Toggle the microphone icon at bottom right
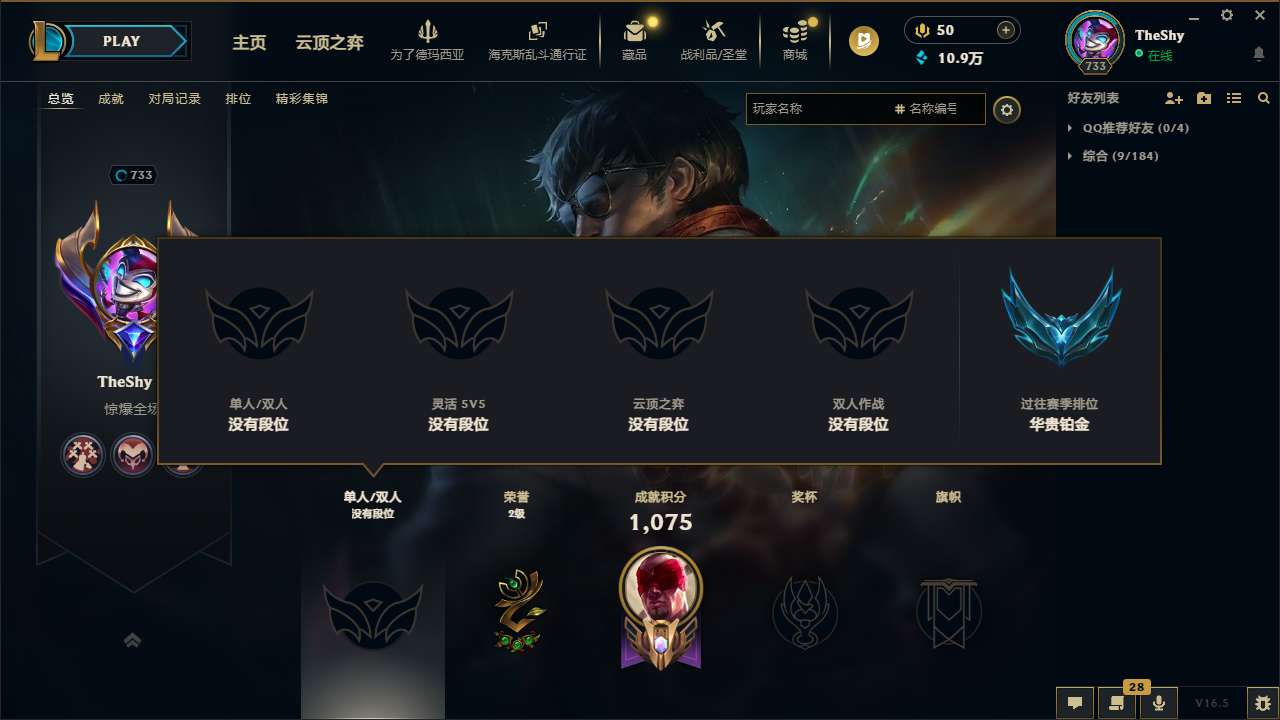This screenshot has height=720, width=1280. tap(1158, 701)
